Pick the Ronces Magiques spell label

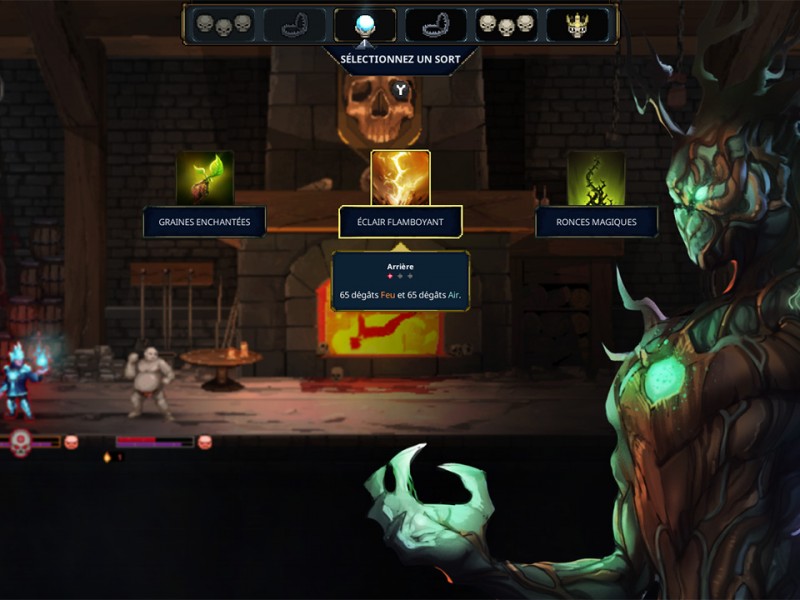[x=596, y=222]
